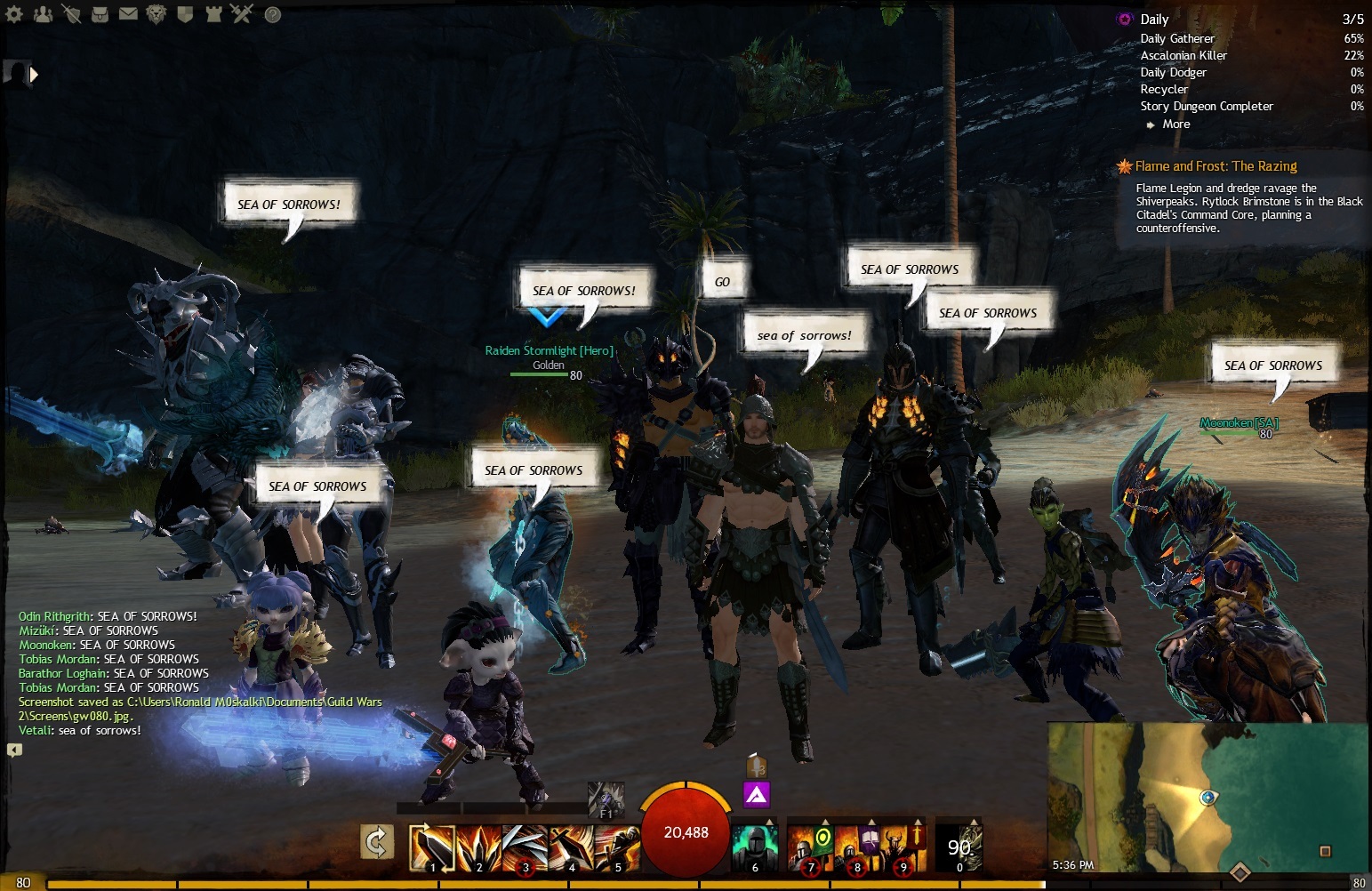Open the guild shield icon
The height and width of the screenshot is (891, 1372).
click(185, 13)
